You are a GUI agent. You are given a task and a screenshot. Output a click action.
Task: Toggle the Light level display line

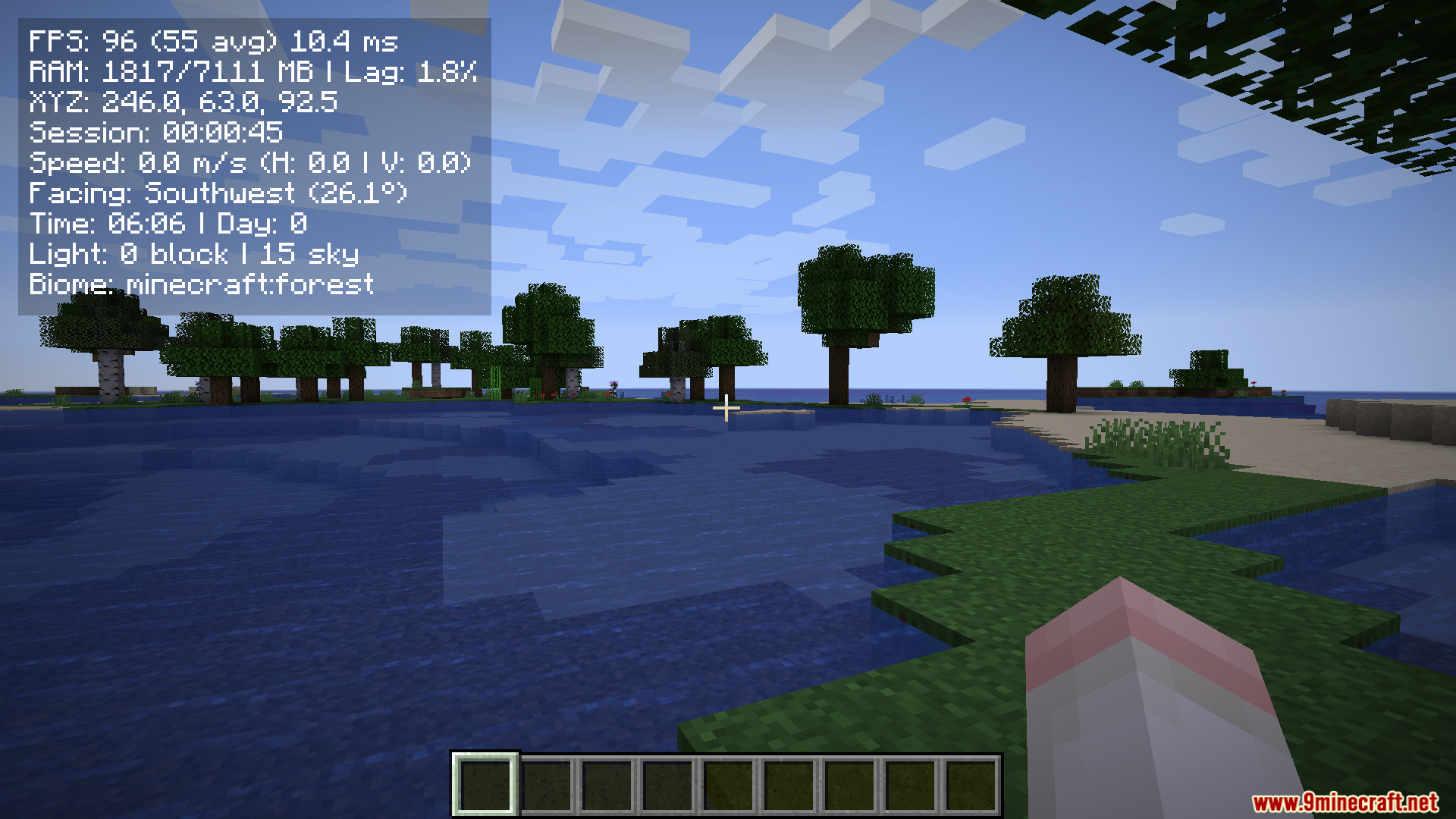point(193,254)
